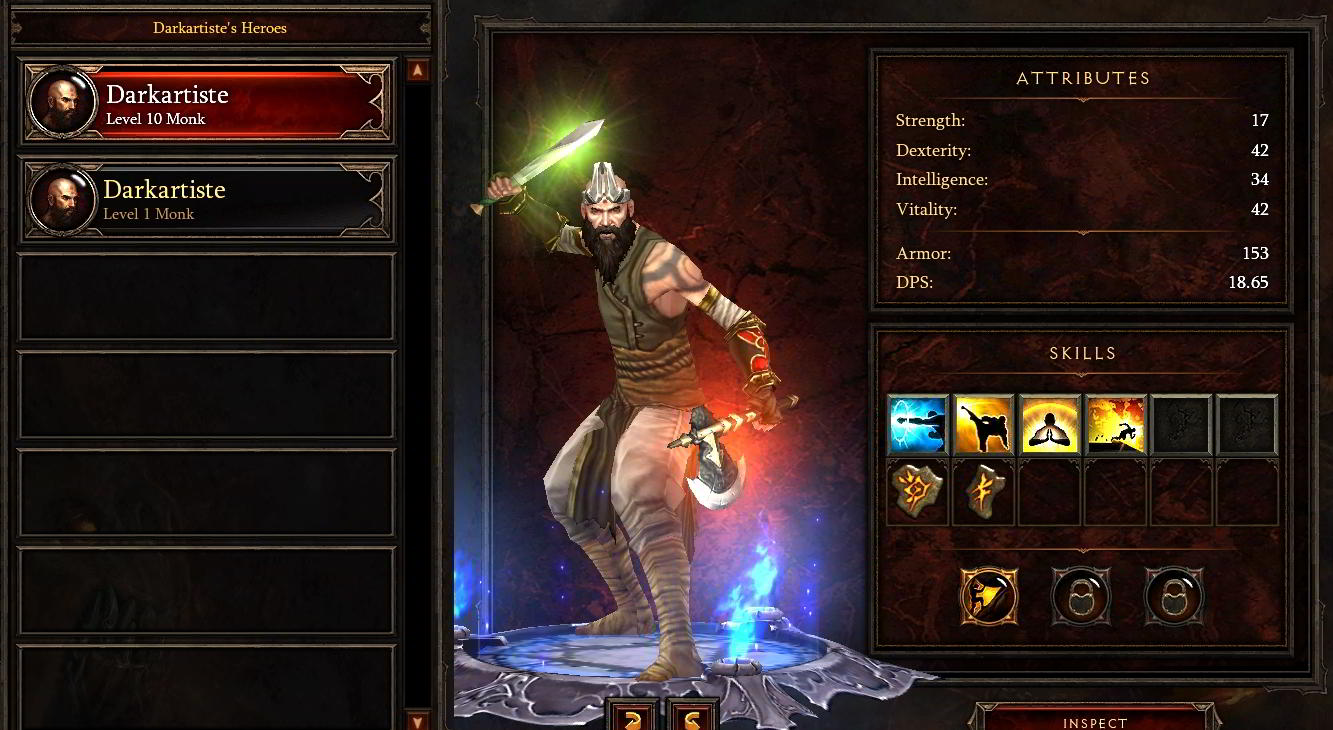Rotate hero with the right curved-arrow button
Image resolution: width=1333 pixels, height=730 pixels.
(692, 717)
